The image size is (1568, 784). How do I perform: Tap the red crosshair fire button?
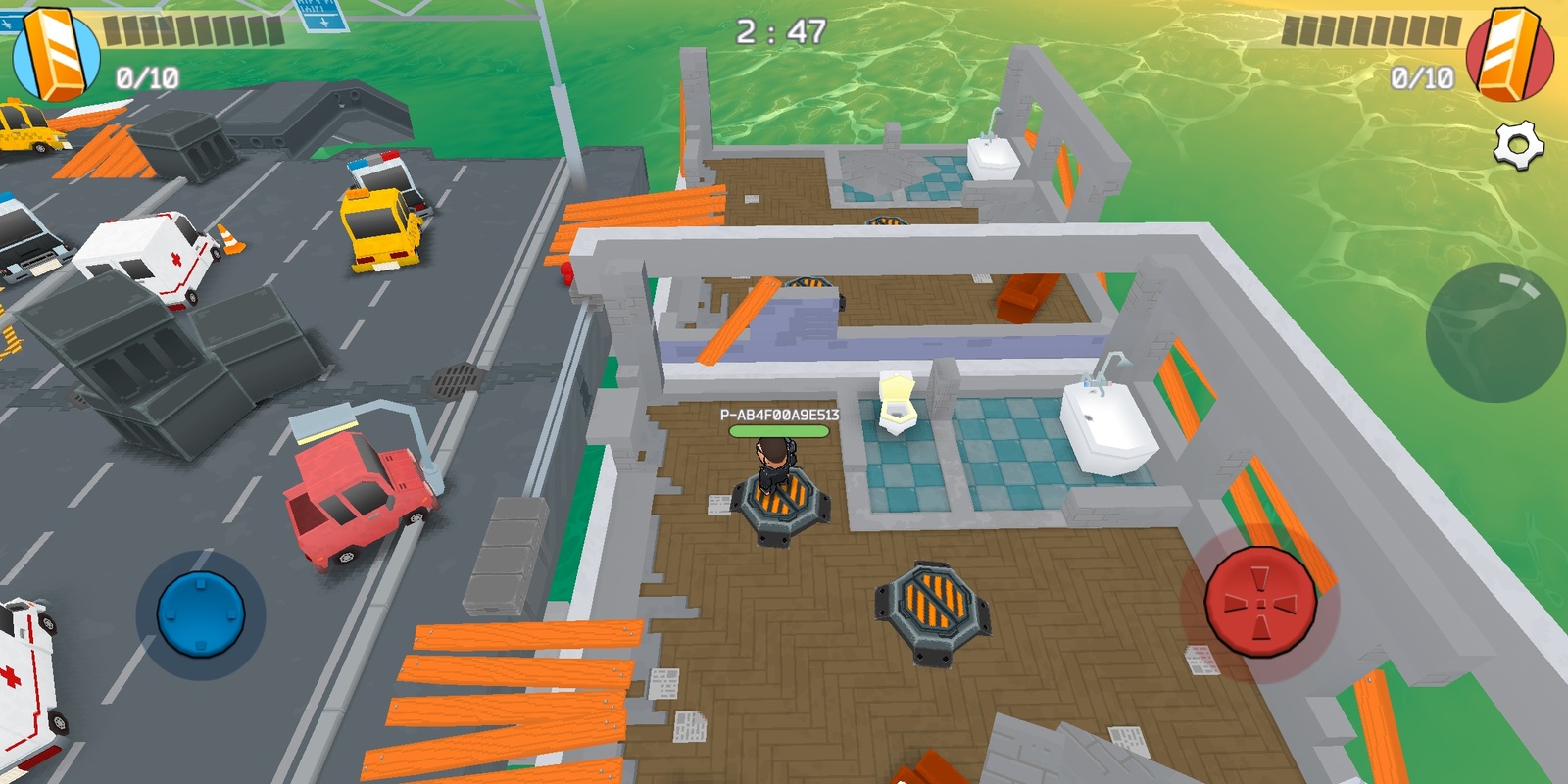pyautogui.click(x=1259, y=601)
